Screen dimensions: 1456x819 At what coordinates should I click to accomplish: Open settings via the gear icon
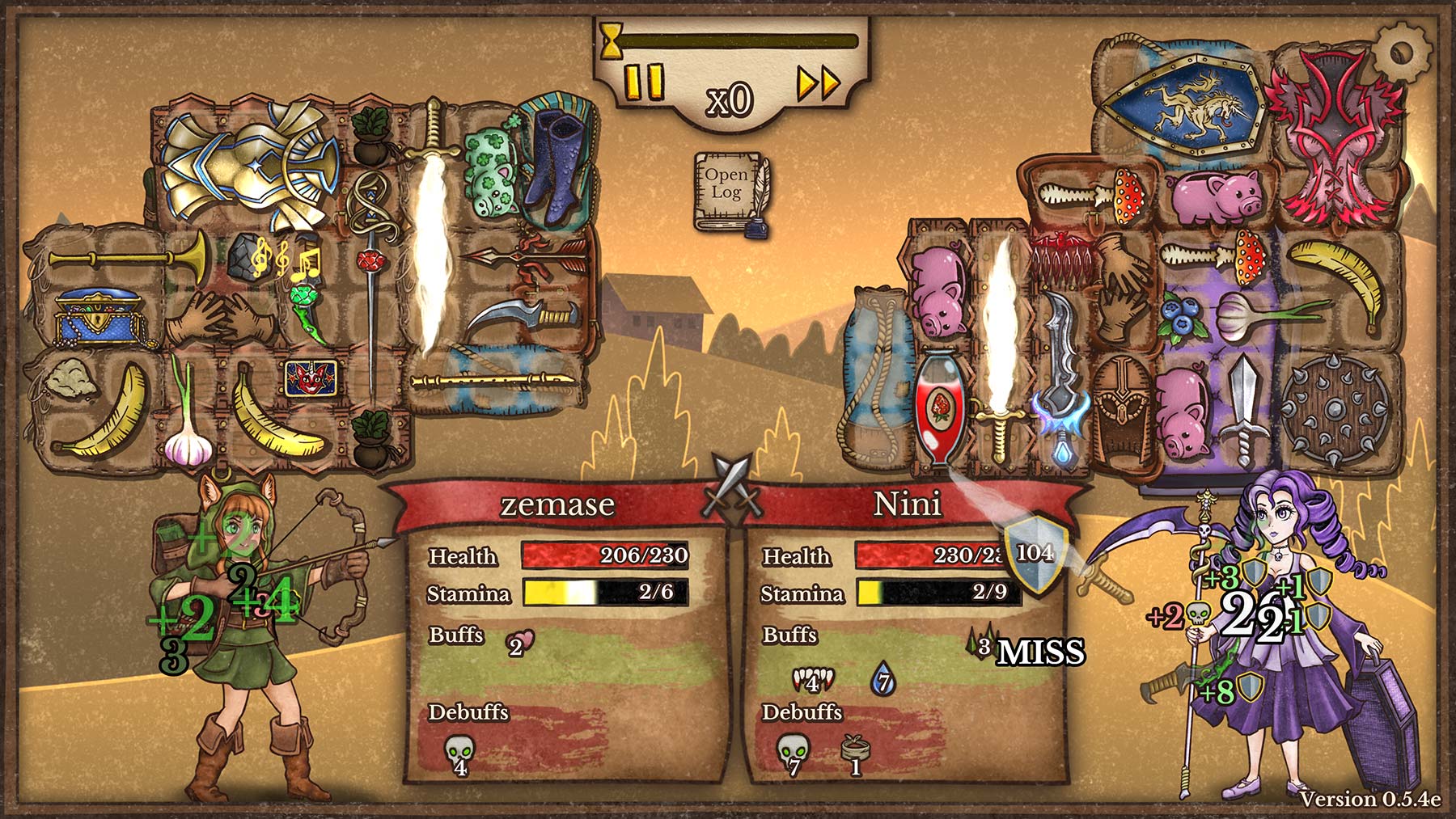(x=1405, y=50)
